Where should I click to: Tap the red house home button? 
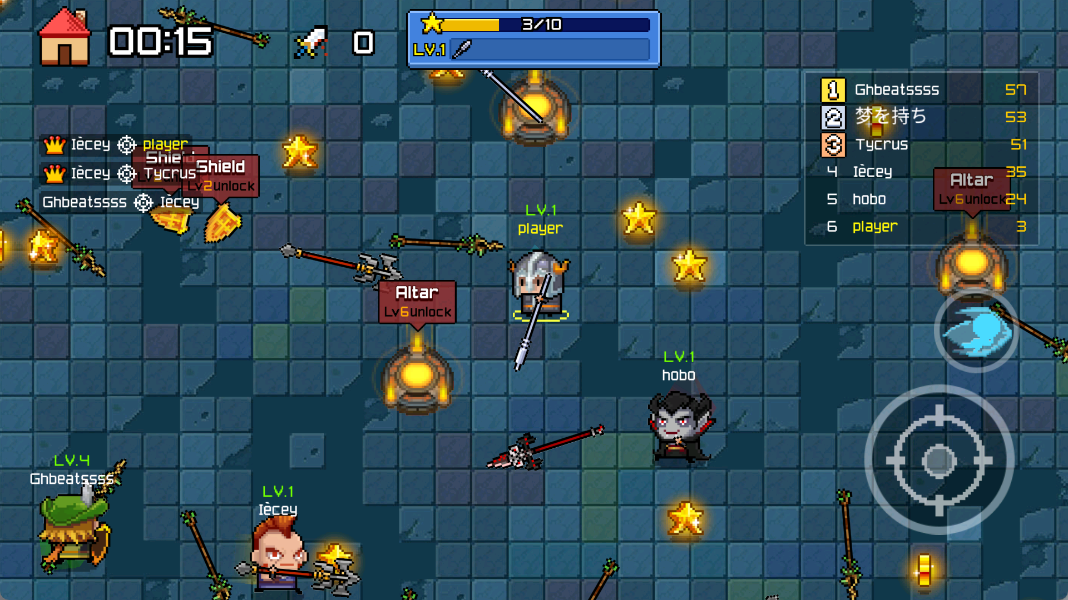click(64, 38)
